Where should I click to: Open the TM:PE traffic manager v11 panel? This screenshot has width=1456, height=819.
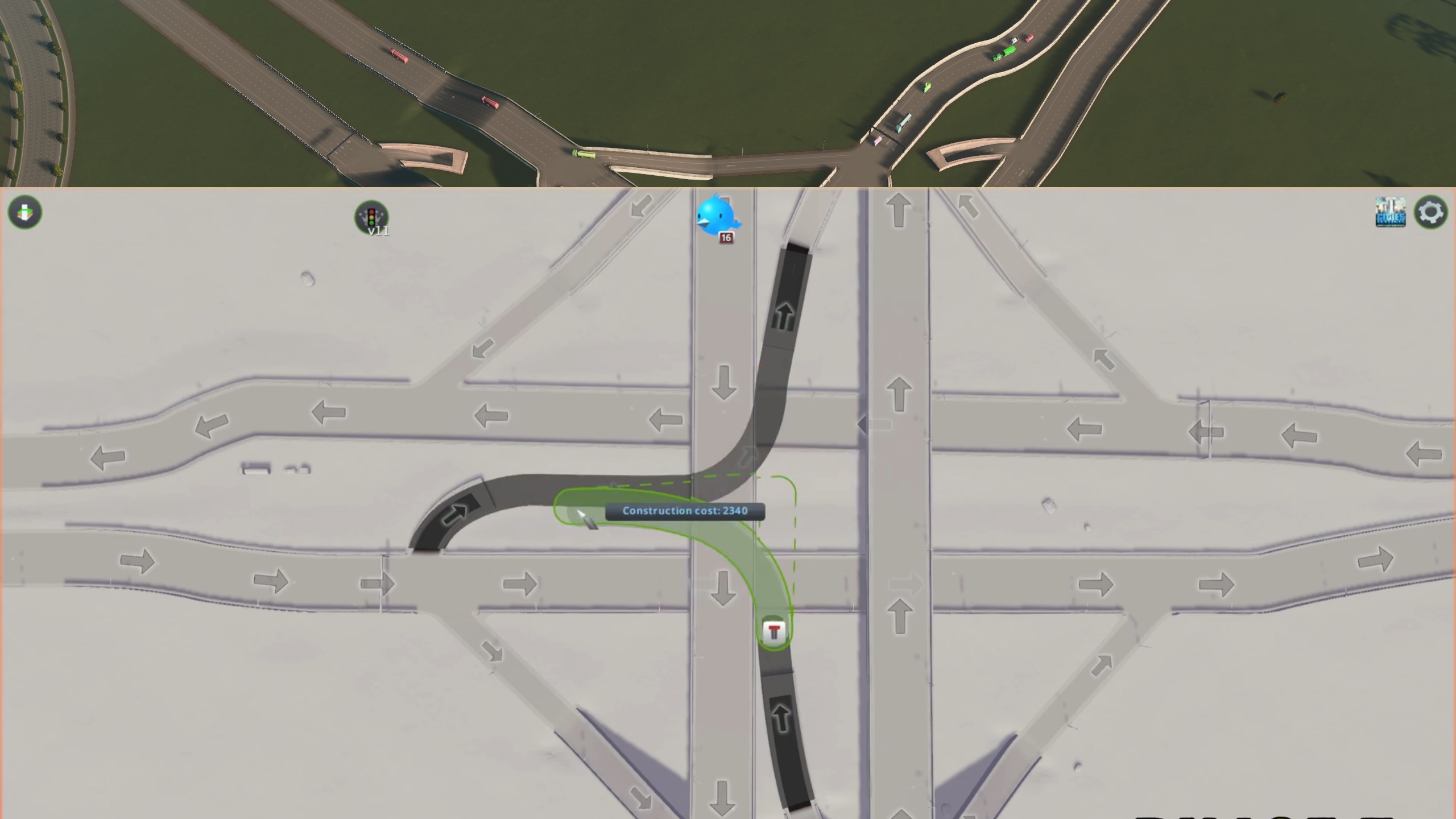[x=373, y=217]
